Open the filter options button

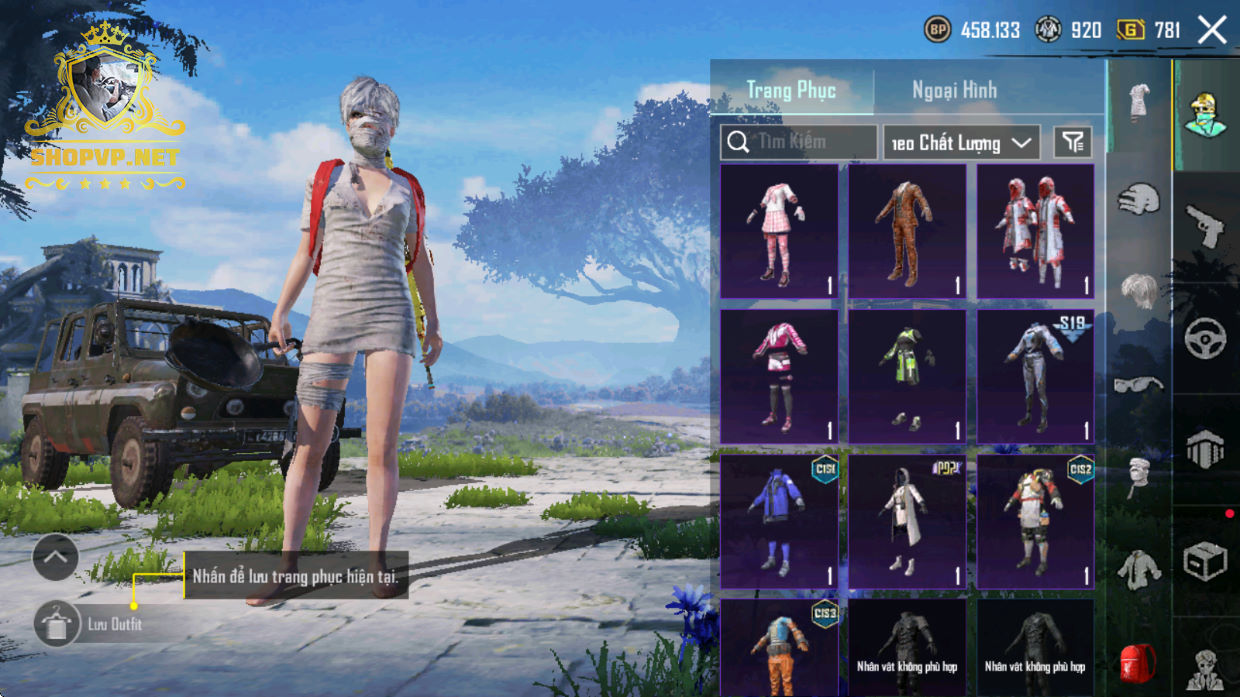[x=1073, y=143]
